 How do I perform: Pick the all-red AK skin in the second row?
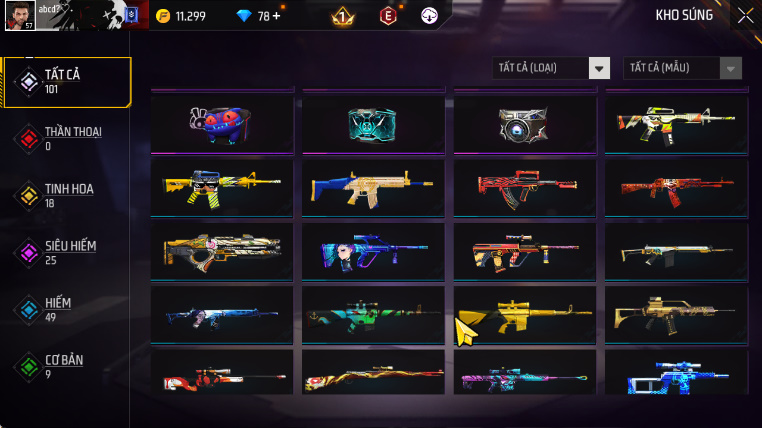(675, 185)
